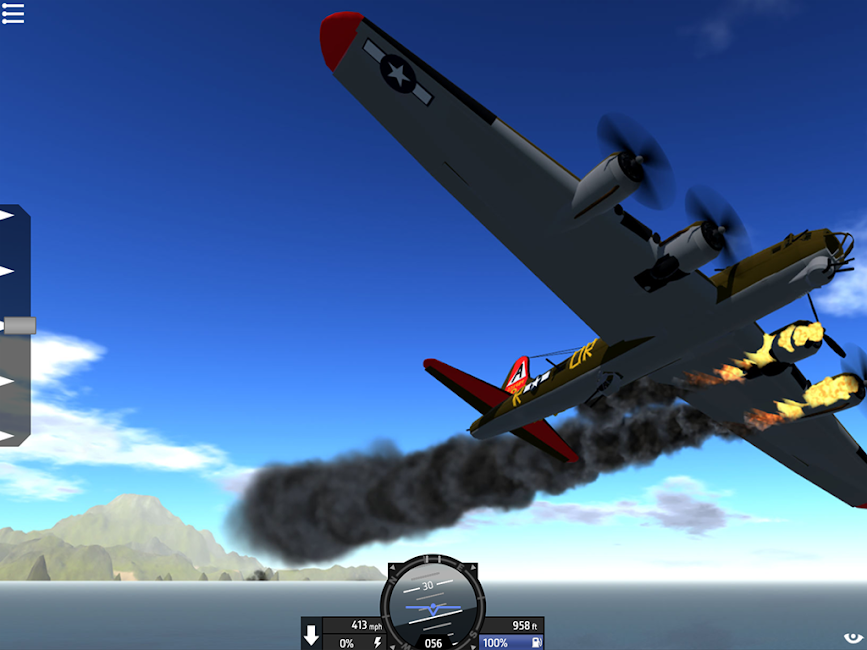Screen dimensions: 867x650
Task: Click the gray throttle slider handle
Action: [19, 325]
